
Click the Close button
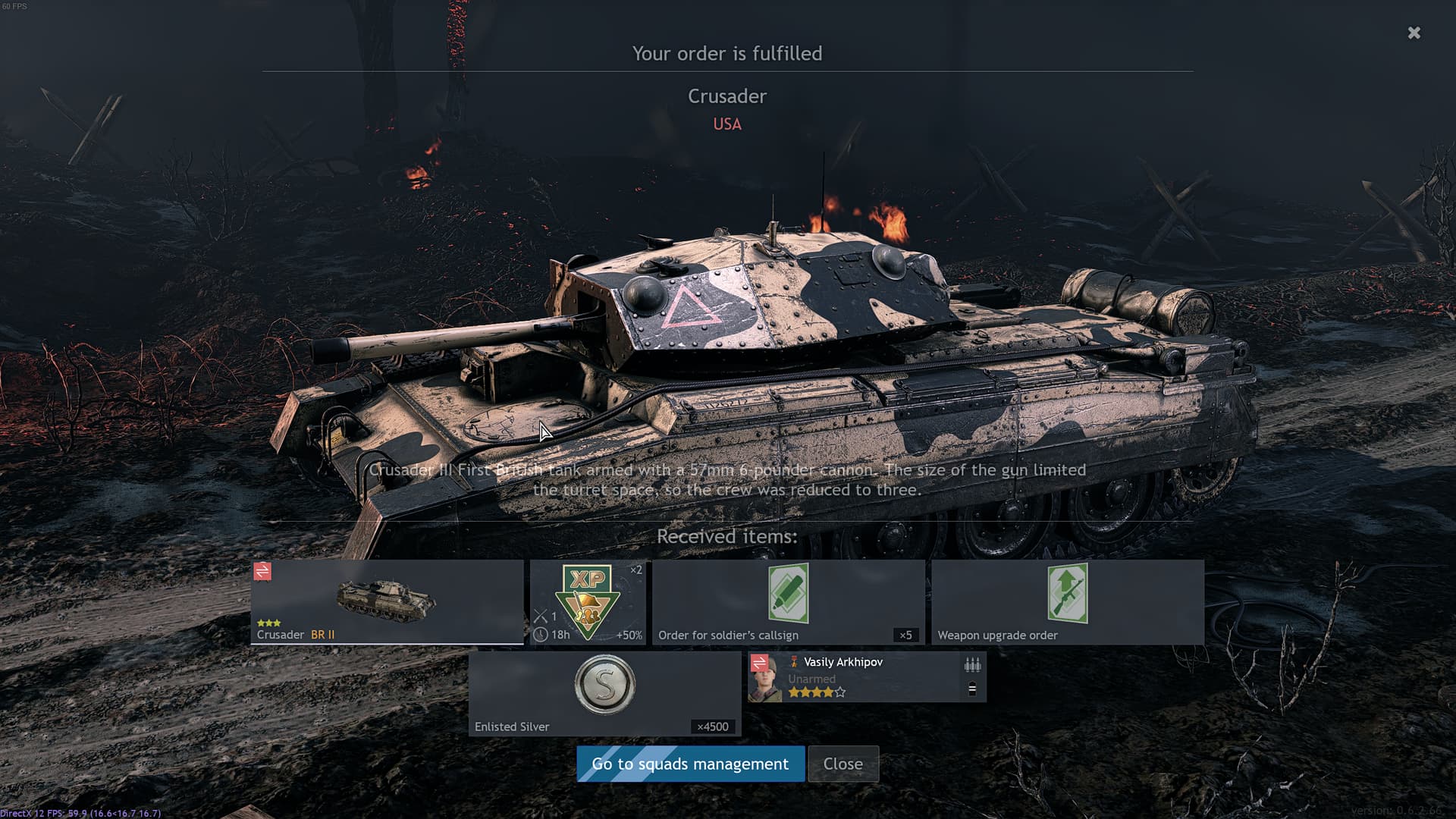(843, 764)
